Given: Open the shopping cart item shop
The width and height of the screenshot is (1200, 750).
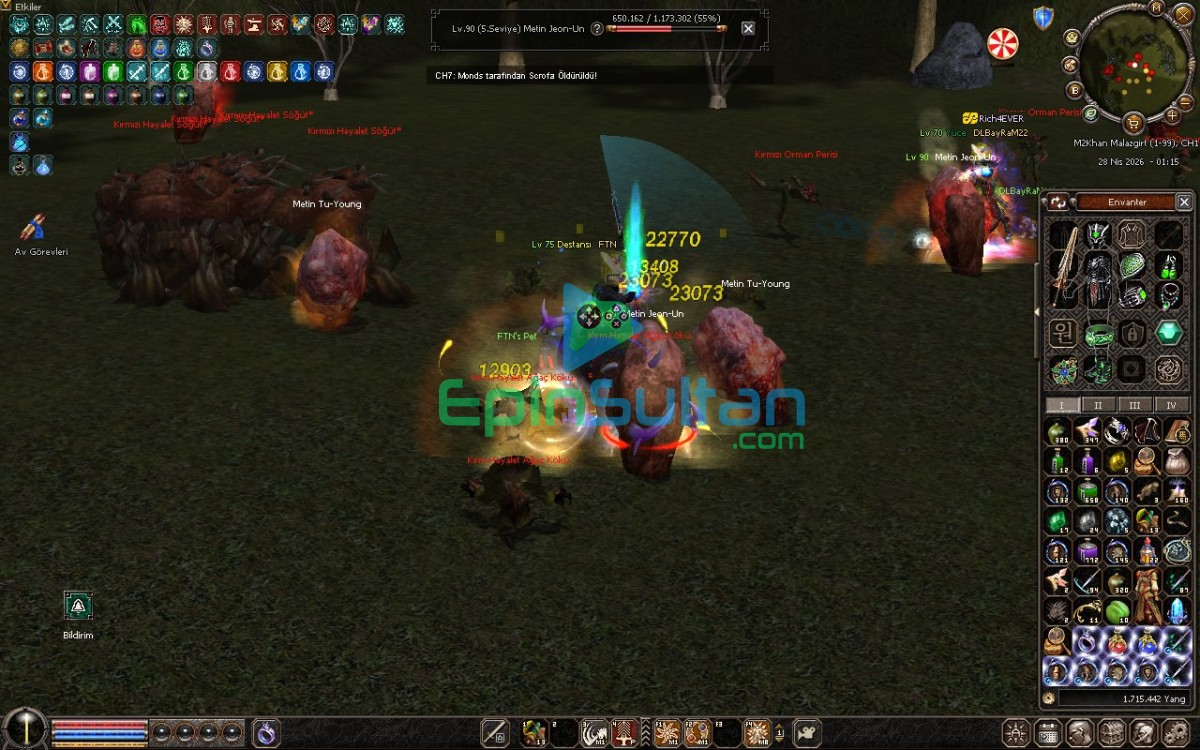Looking at the screenshot, I should (x=1133, y=123).
